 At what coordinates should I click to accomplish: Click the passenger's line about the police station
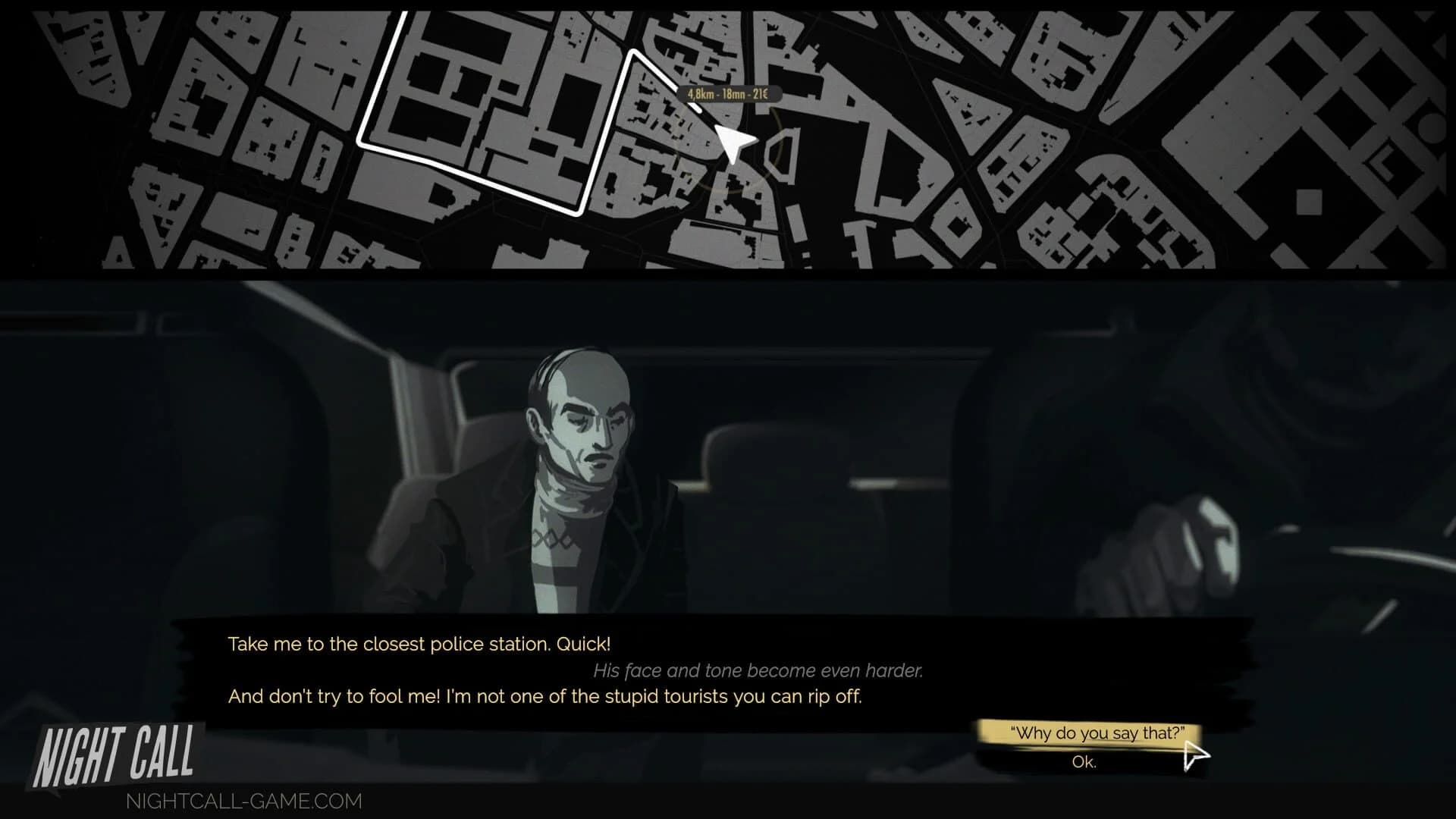(419, 644)
